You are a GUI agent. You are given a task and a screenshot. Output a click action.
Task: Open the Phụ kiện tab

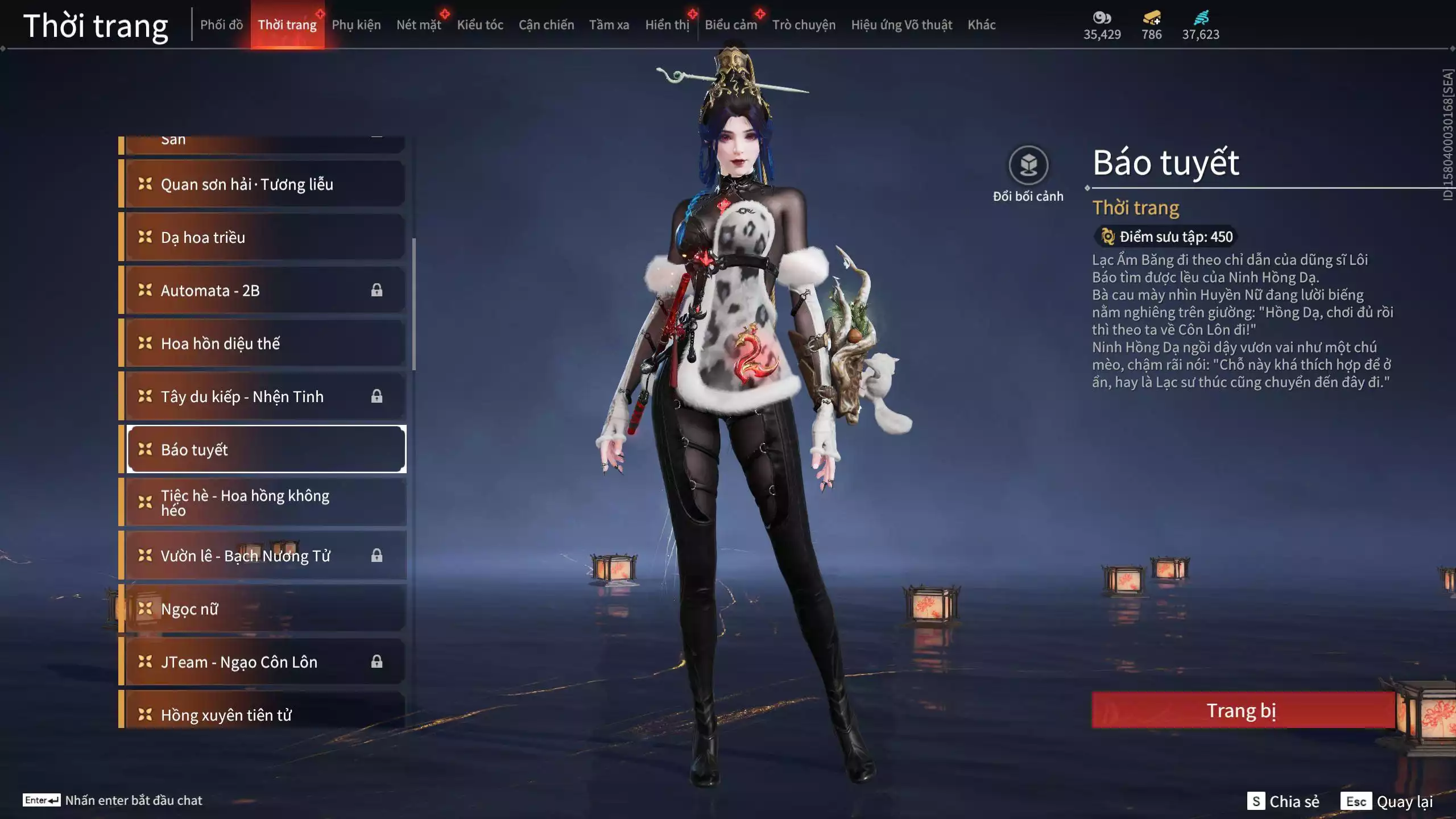(x=356, y=25)
